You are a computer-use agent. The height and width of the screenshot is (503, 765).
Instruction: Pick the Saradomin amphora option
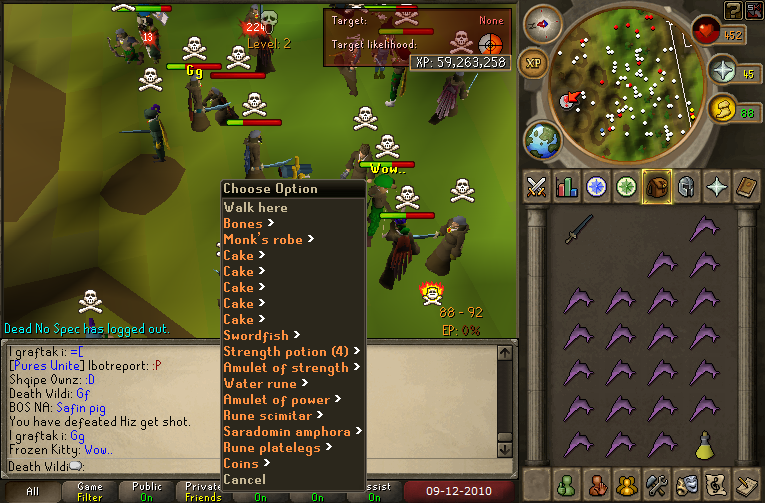pyautogui.click(x=287, y=431)
